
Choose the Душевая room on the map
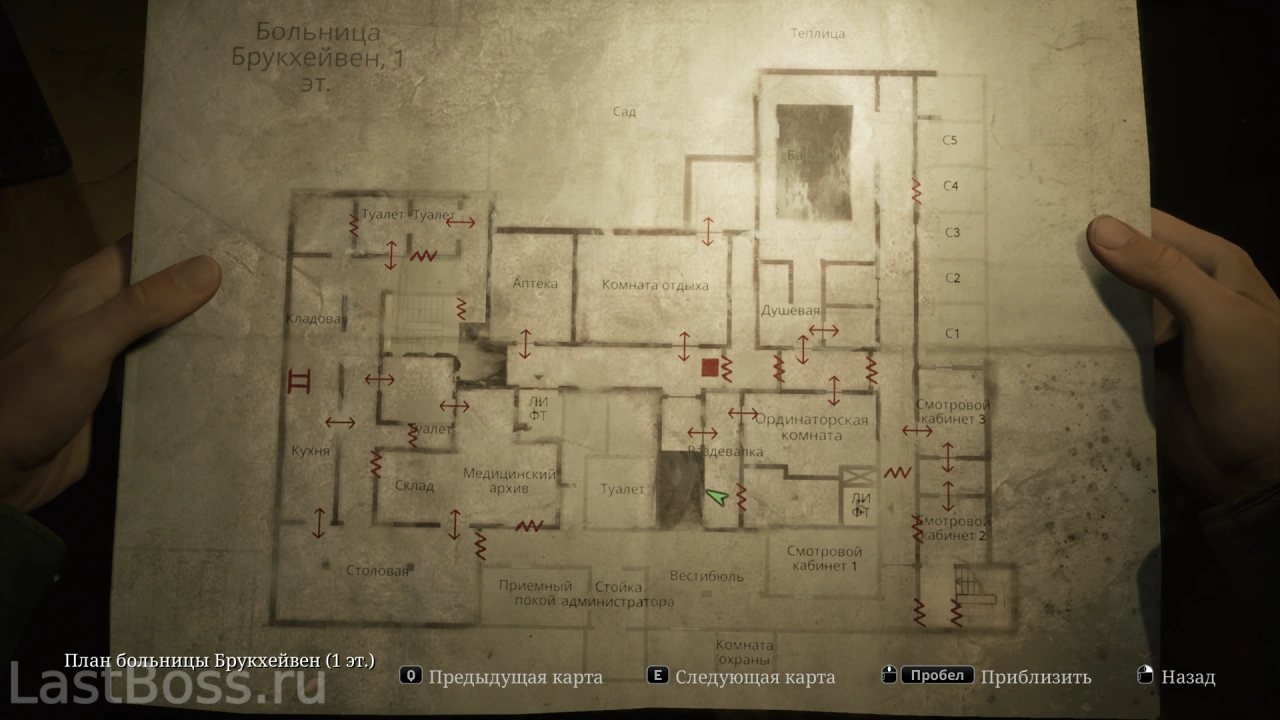[791, 310]
